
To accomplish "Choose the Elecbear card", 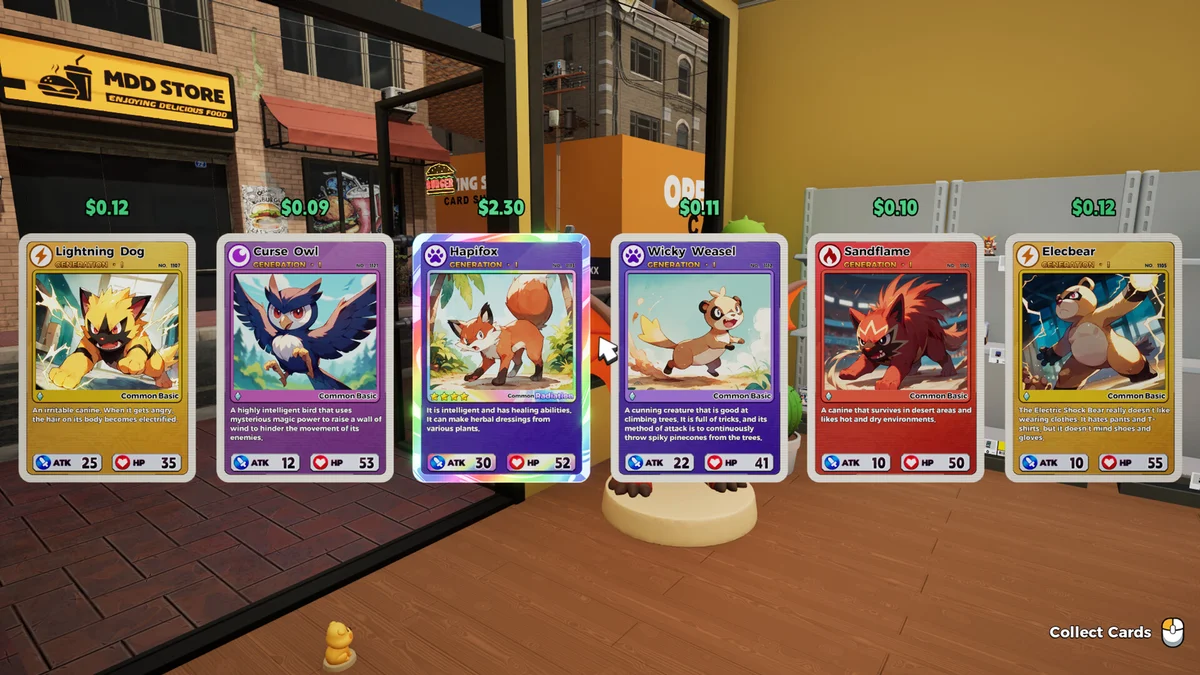I will 1092,357.
